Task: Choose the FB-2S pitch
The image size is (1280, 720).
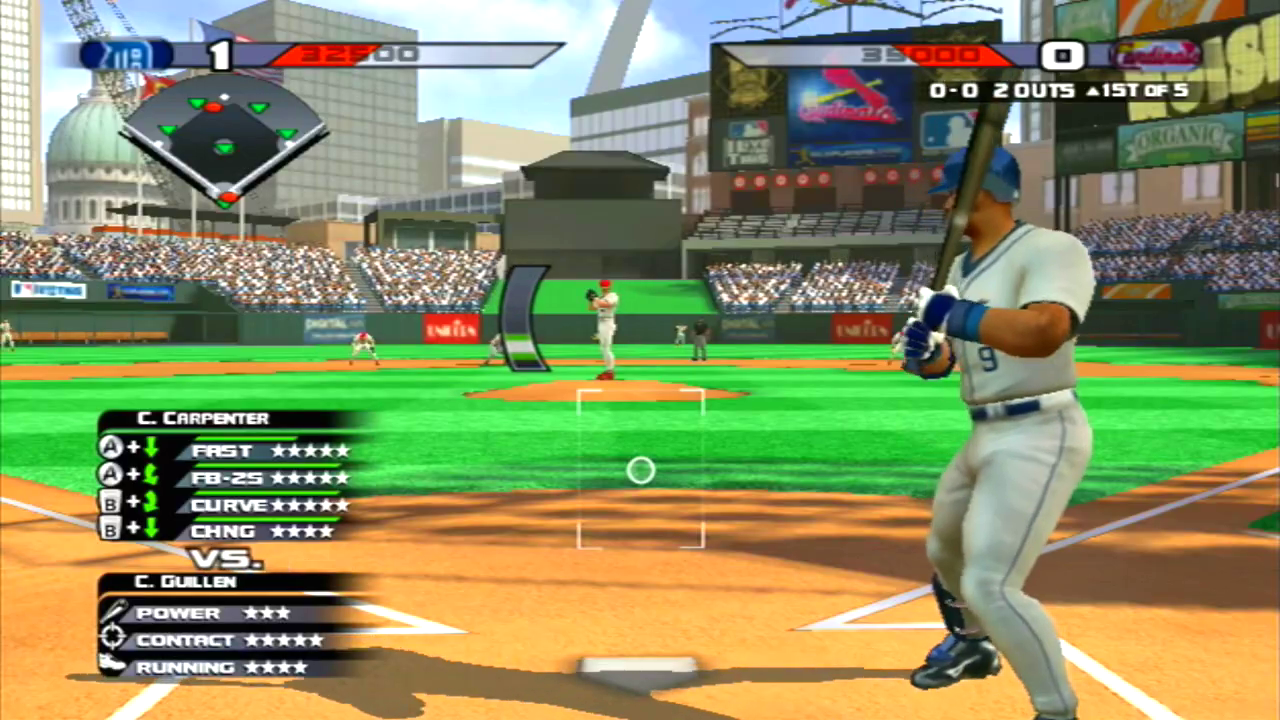Action: pos(228,477)
